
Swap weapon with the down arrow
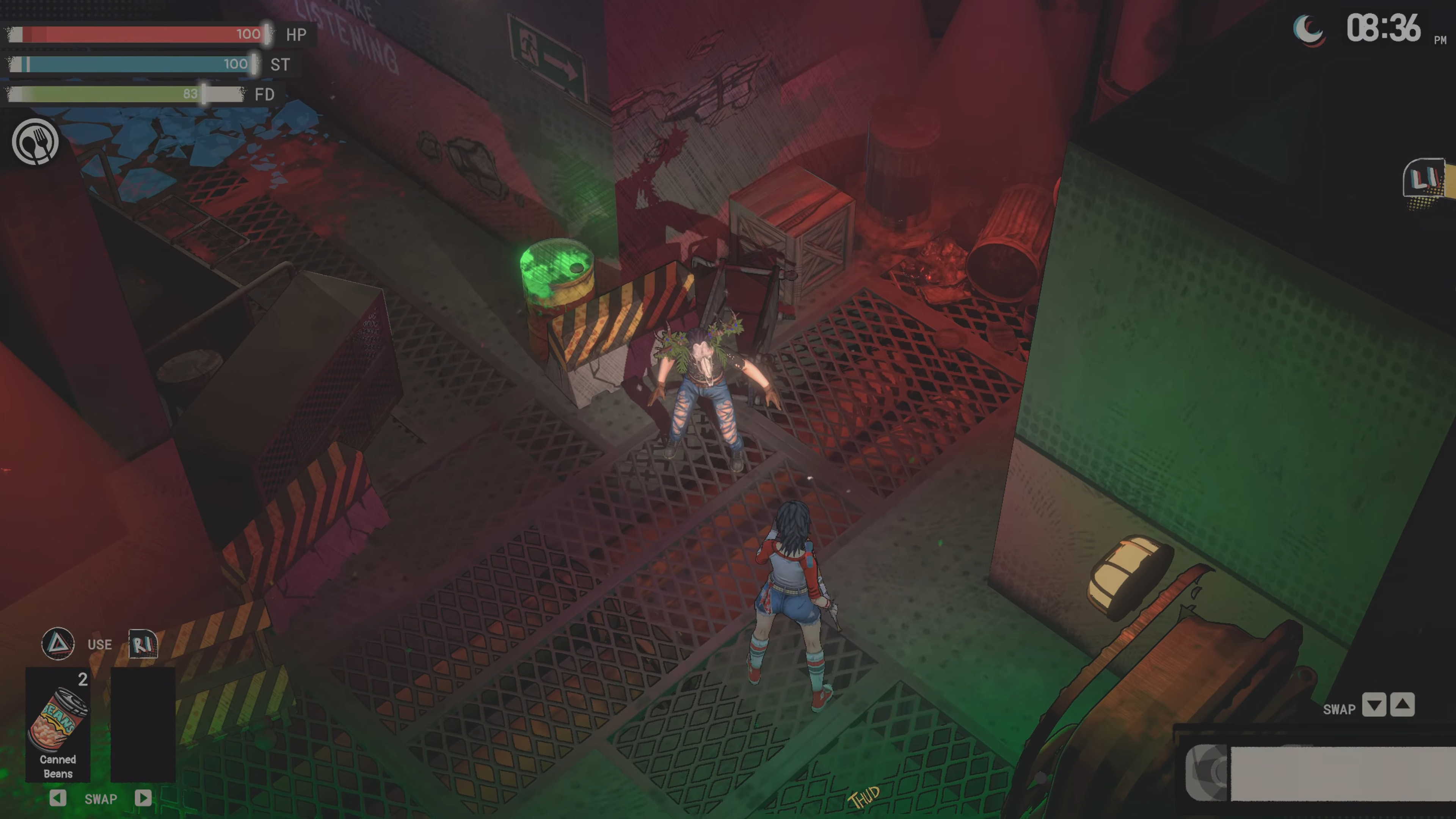point(1374,705)
